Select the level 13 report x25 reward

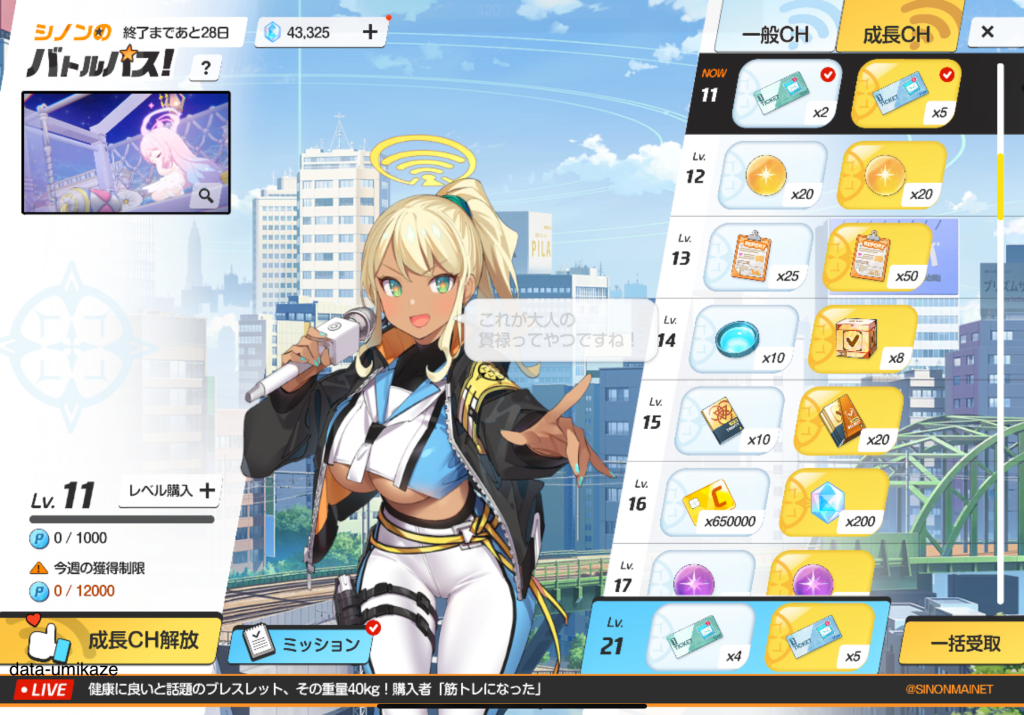pos(758,256)
